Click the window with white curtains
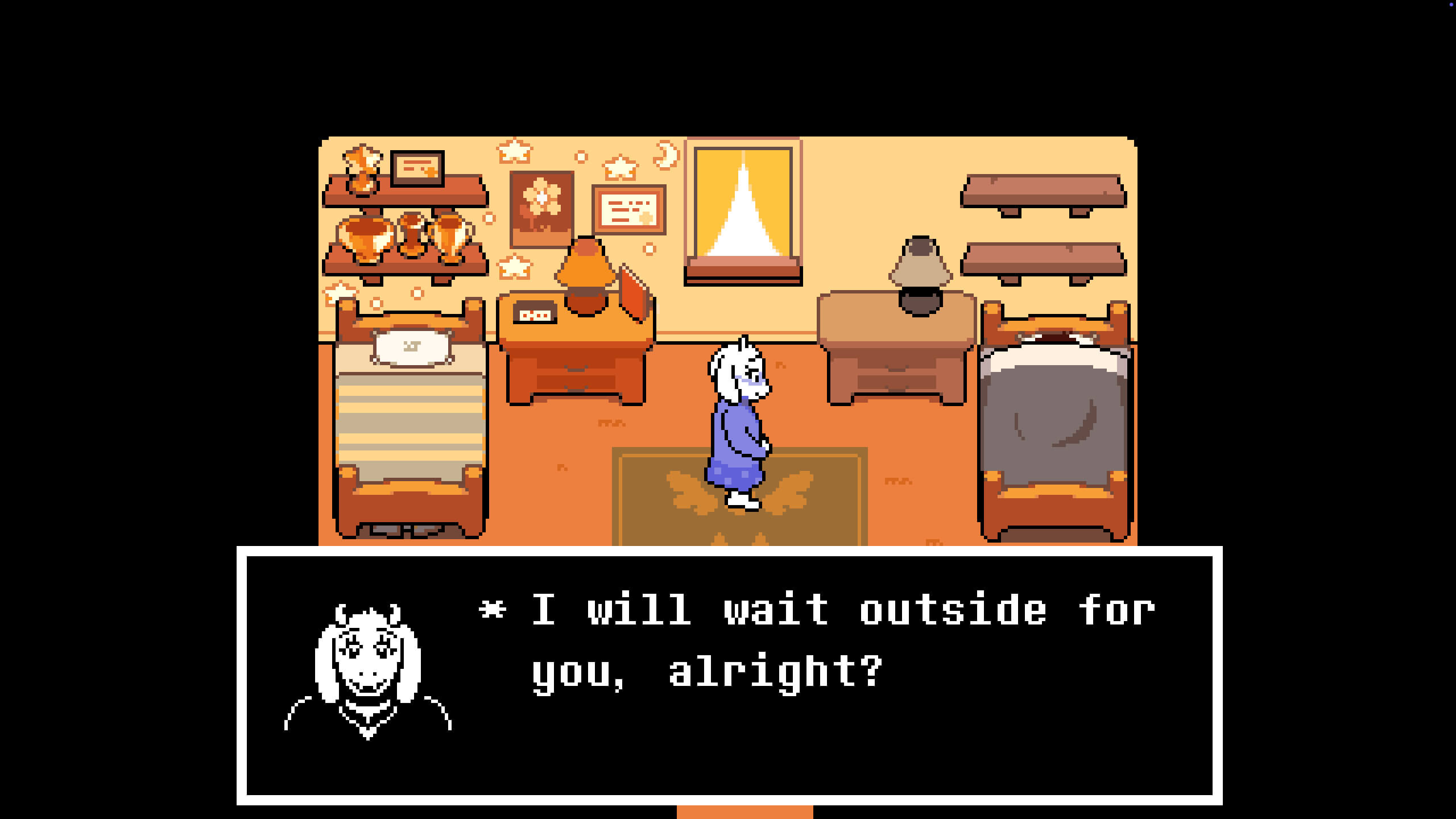 click(742, 210)
